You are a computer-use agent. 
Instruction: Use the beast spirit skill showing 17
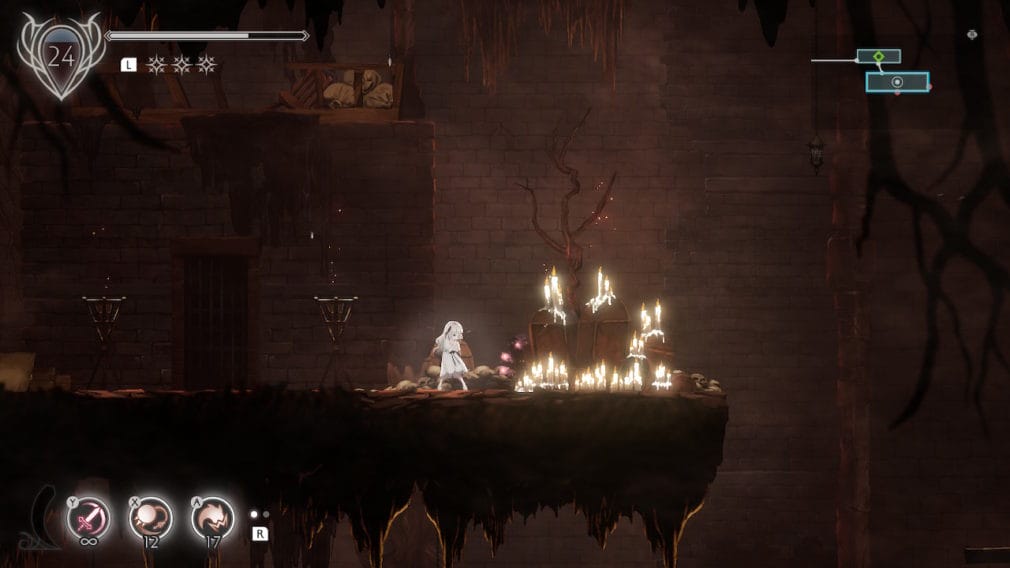click(212, 518)
